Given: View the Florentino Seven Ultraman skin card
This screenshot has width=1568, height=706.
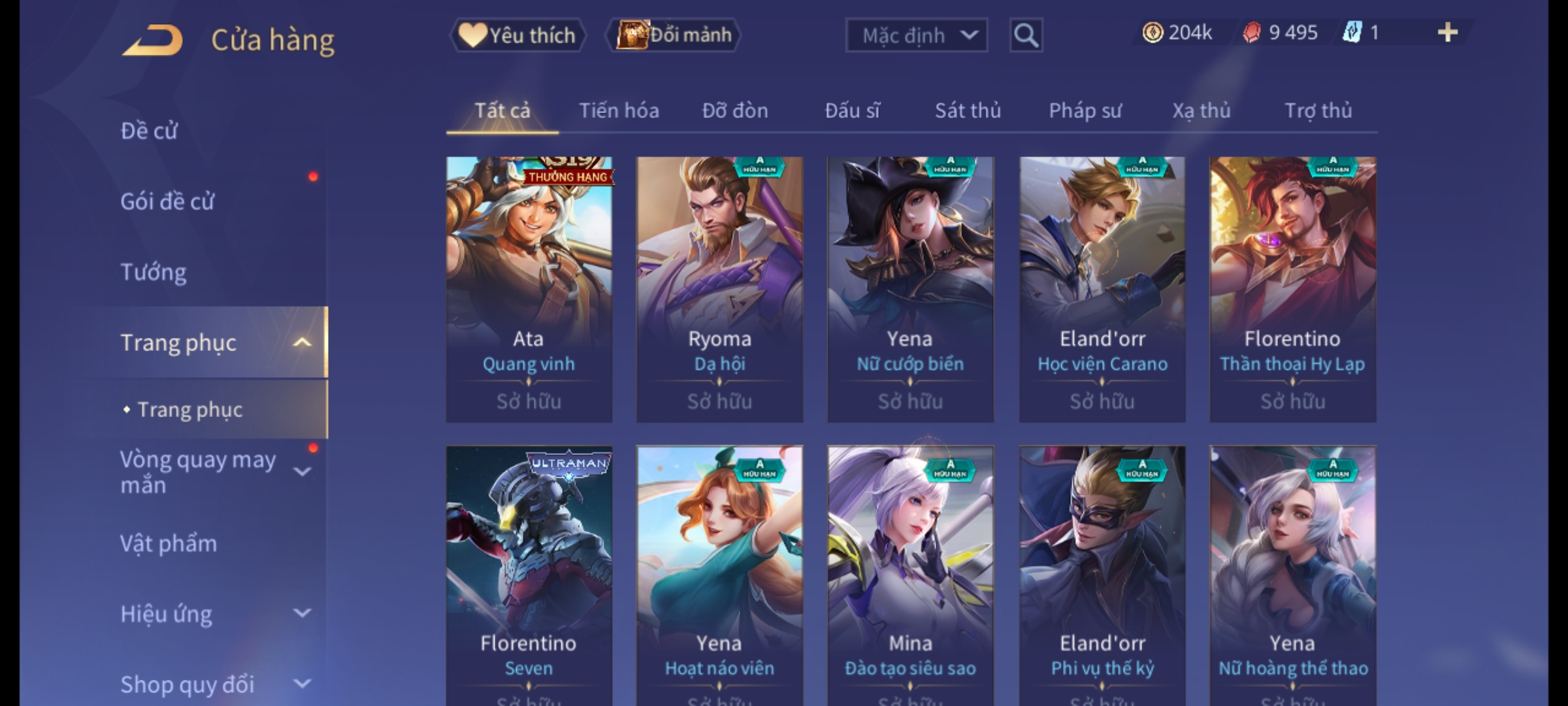Looking at the screenshot, I should coord(529,575).
